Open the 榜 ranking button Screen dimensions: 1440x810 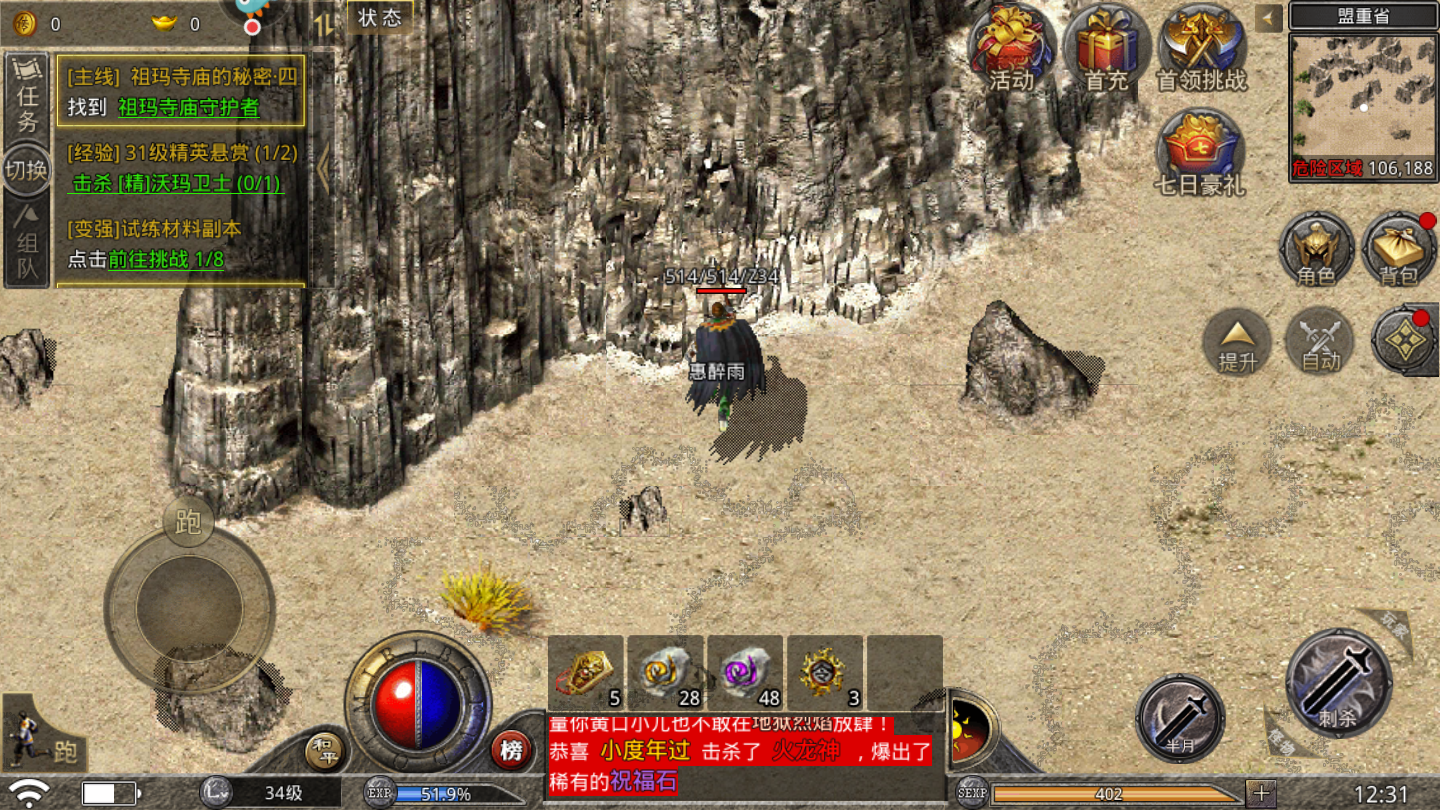click(x=511, y=751)
